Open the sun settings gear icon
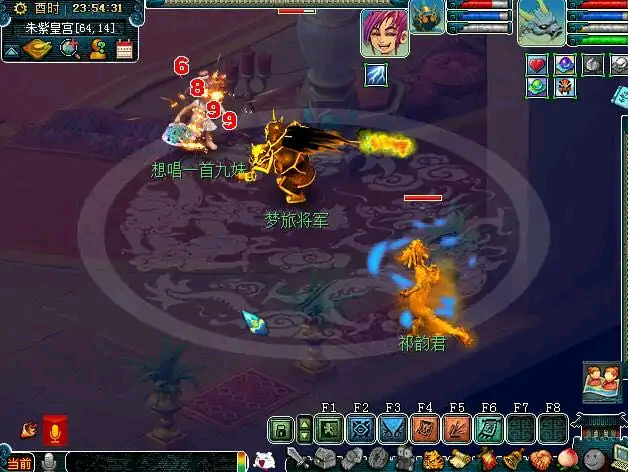Screen dimensions: 628x472 pos(20,8)
